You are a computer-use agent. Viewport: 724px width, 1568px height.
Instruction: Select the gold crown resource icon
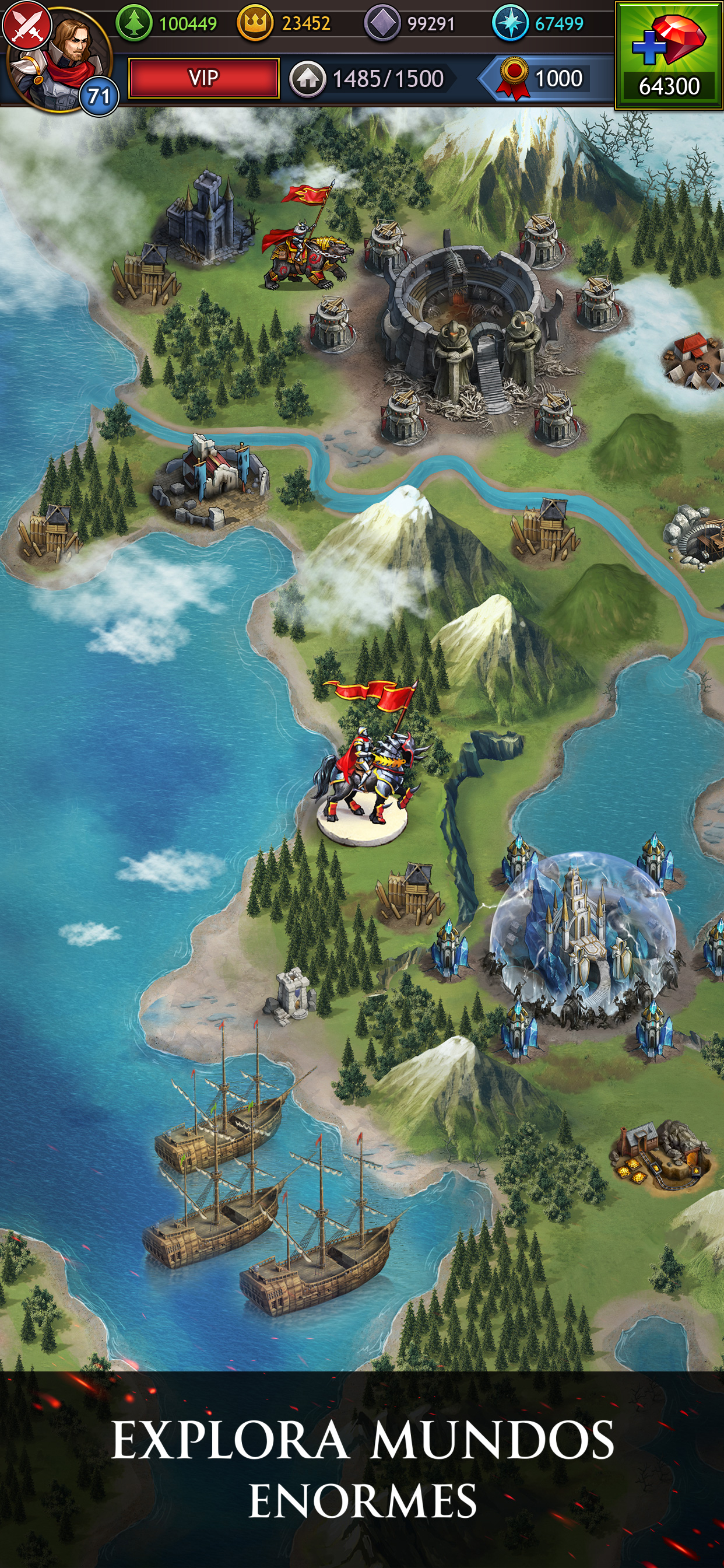(254, 24)
